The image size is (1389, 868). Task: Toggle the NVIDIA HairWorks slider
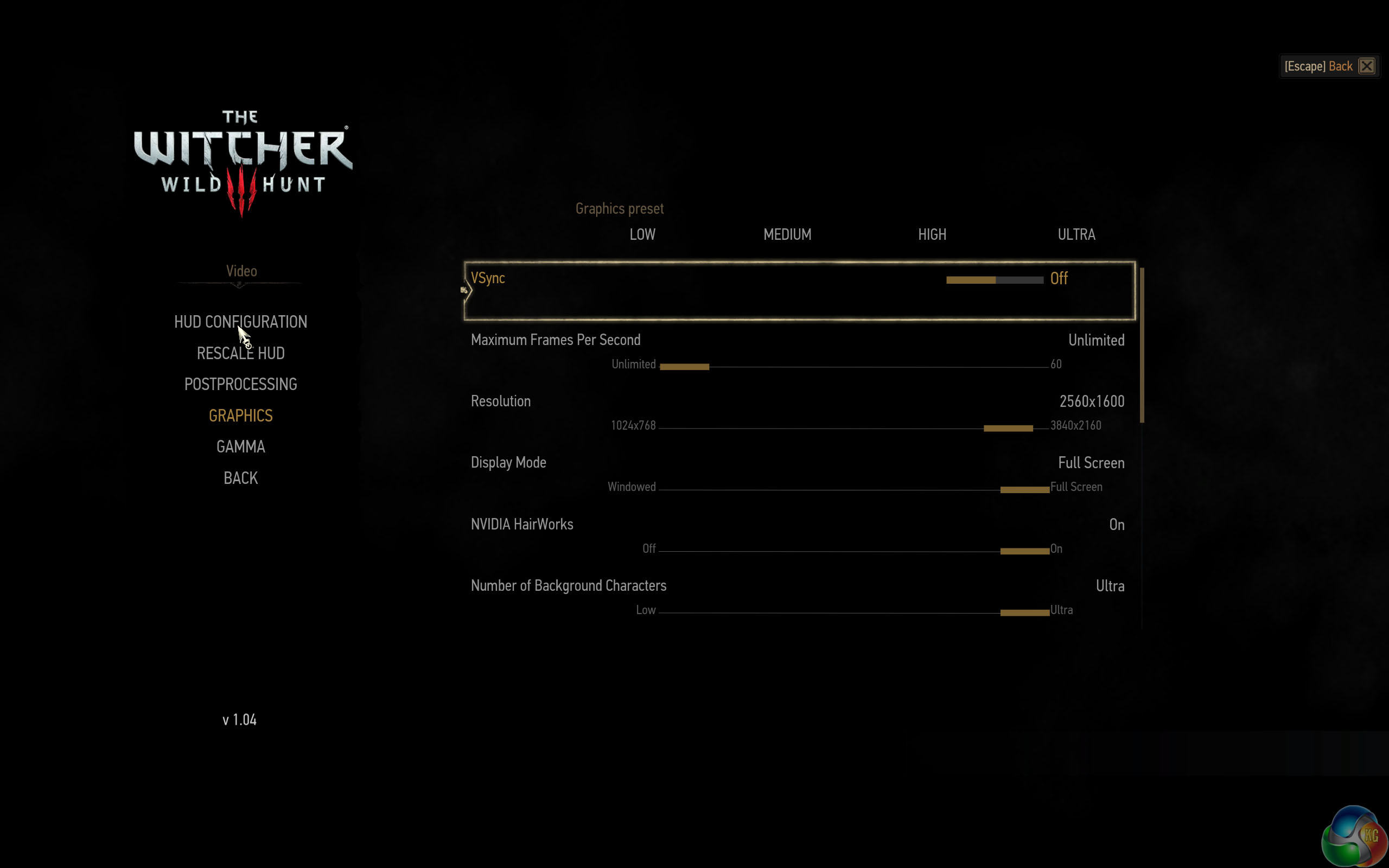pyautogui.click(x=854, y=551)
